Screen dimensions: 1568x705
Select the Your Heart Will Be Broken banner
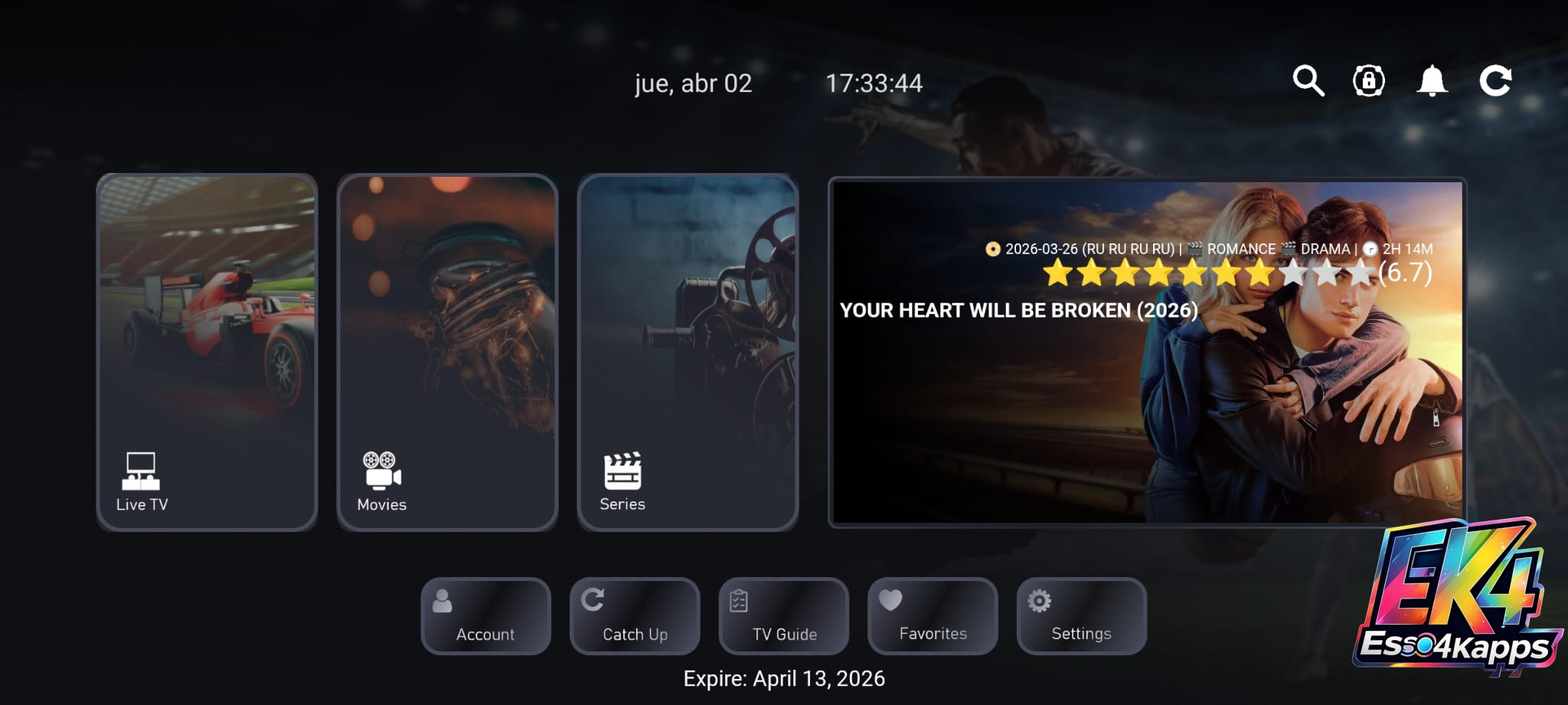(1146, 352)
